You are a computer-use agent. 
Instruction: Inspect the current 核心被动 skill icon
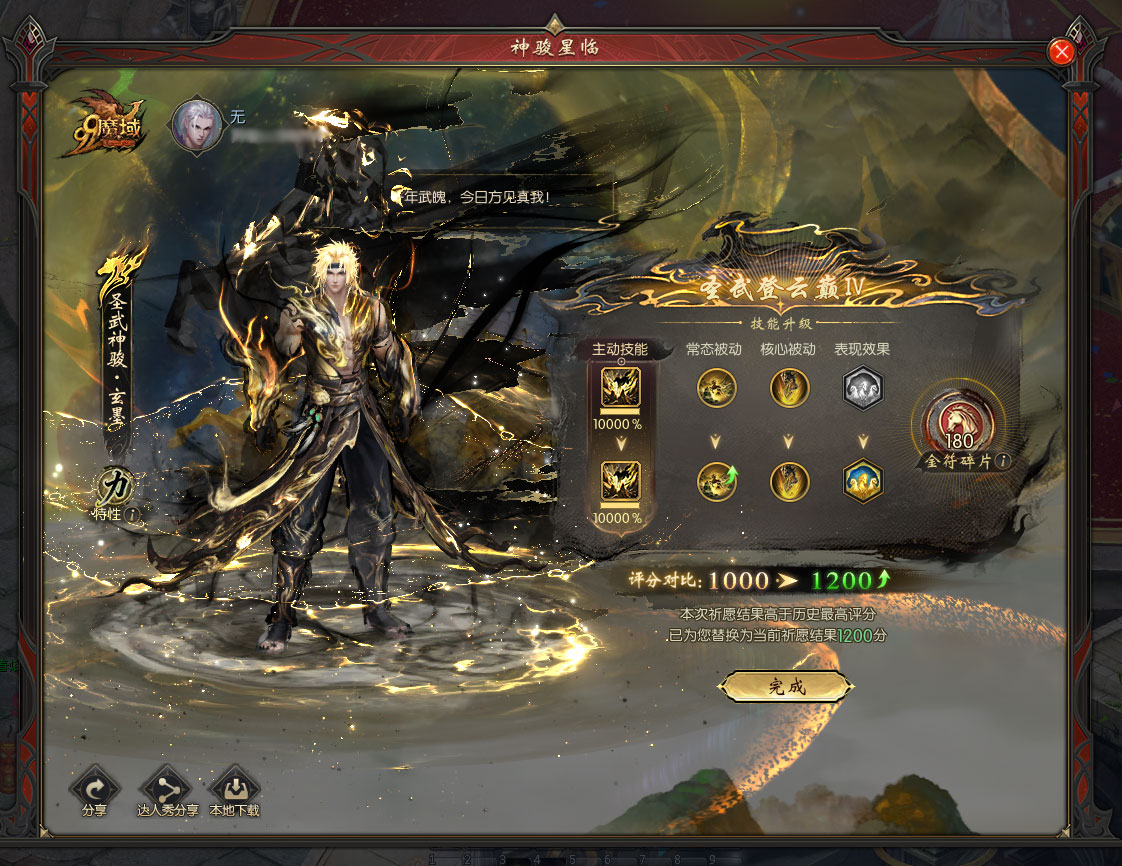tap(789, 389)
